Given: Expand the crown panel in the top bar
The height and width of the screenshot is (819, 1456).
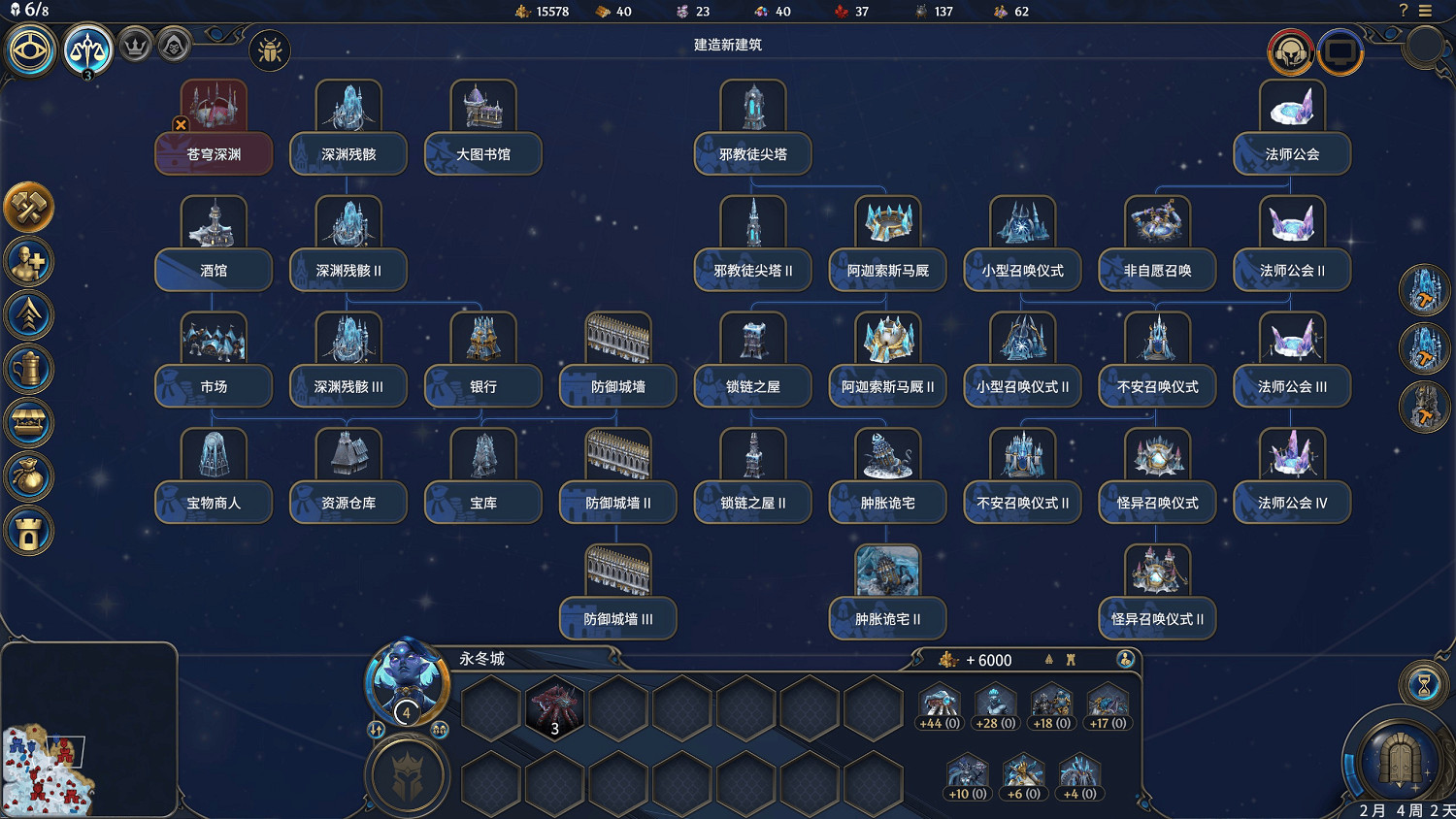Looking at the screenshot, I should 133,45.
